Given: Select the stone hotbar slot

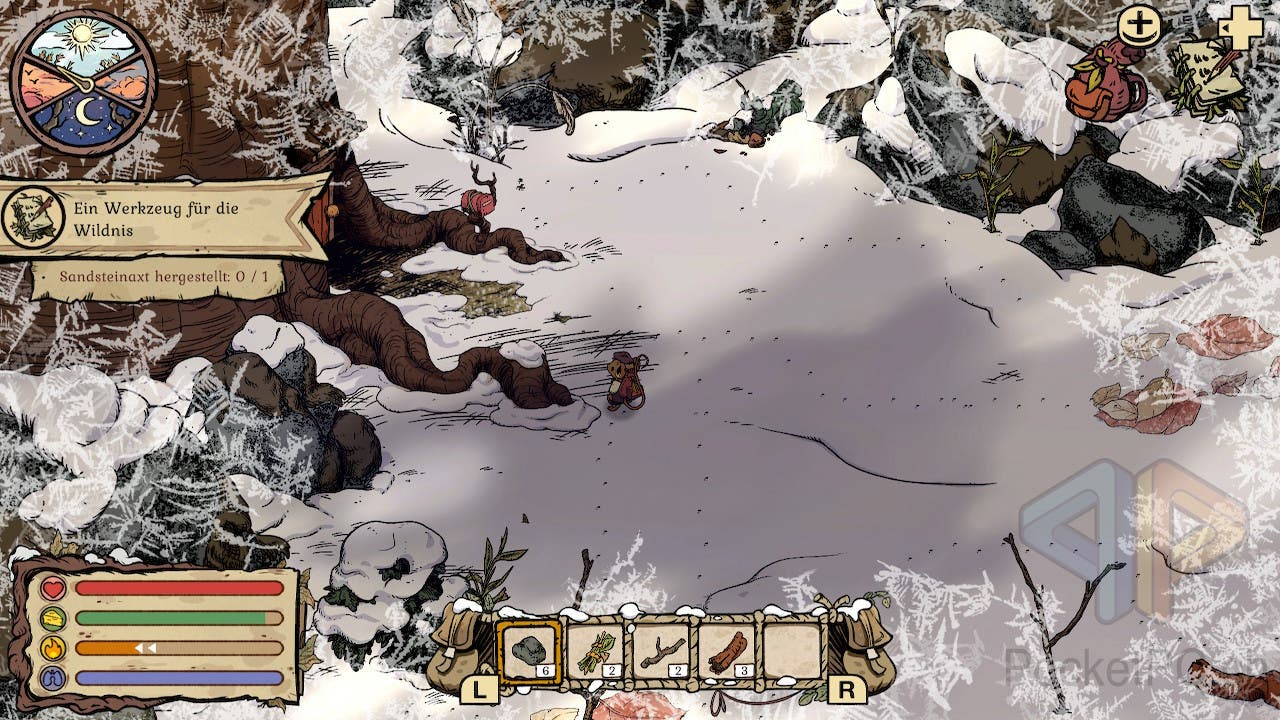Looking at the screenshot, I should click(529, 651).
